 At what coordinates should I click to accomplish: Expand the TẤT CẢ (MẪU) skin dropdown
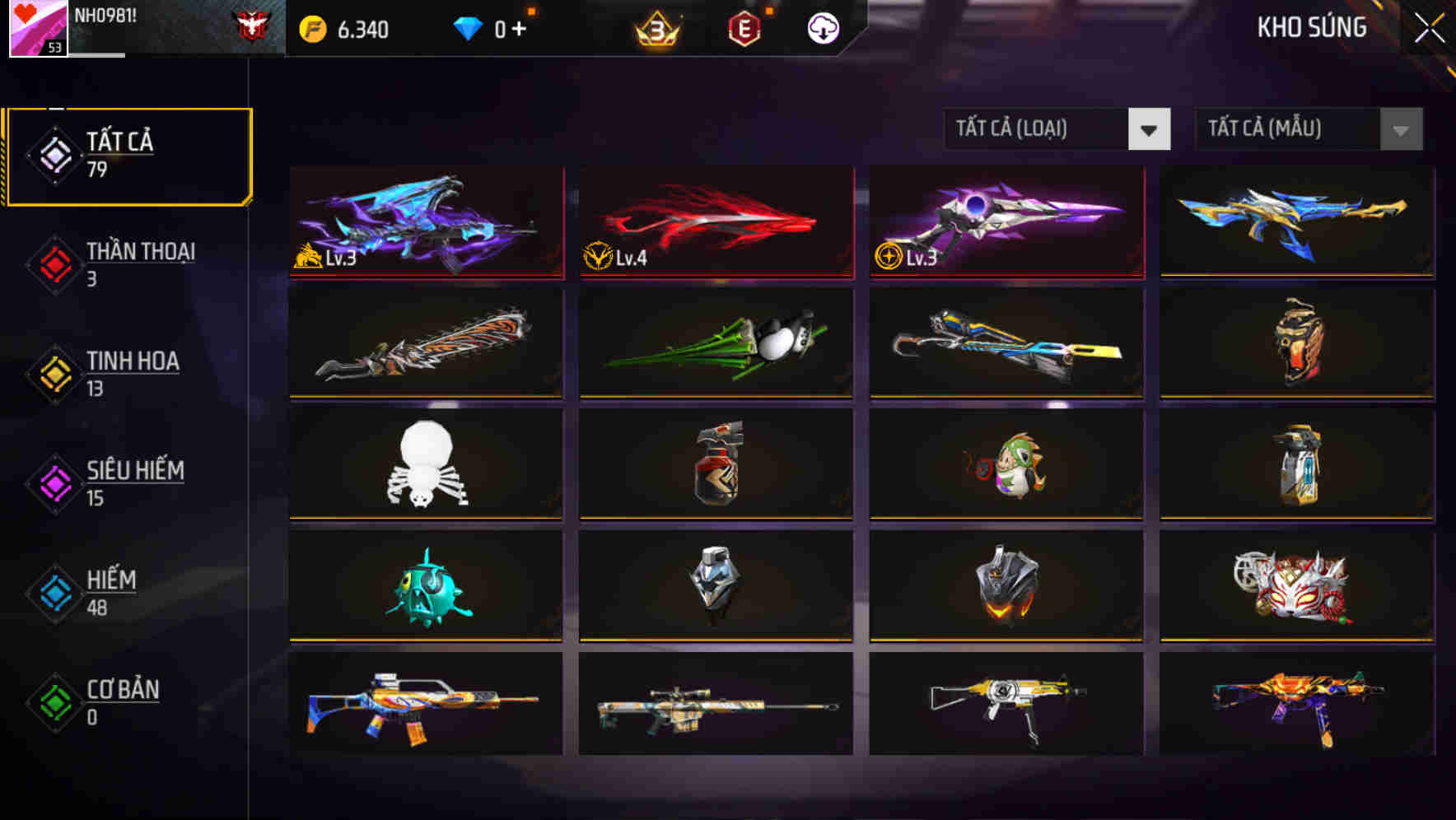pos(1308,129)
